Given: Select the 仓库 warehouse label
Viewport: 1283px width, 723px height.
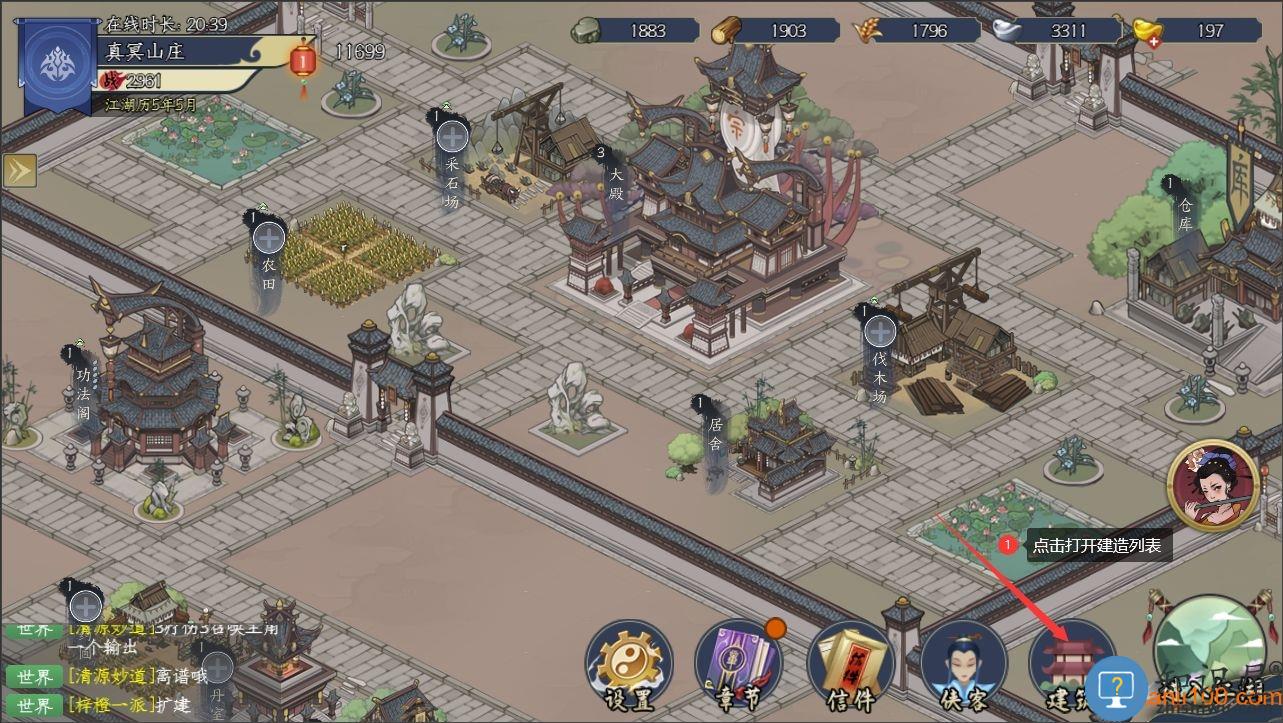Looking at the screenshot, I should pyautogui.click(x=1185, y=212).
